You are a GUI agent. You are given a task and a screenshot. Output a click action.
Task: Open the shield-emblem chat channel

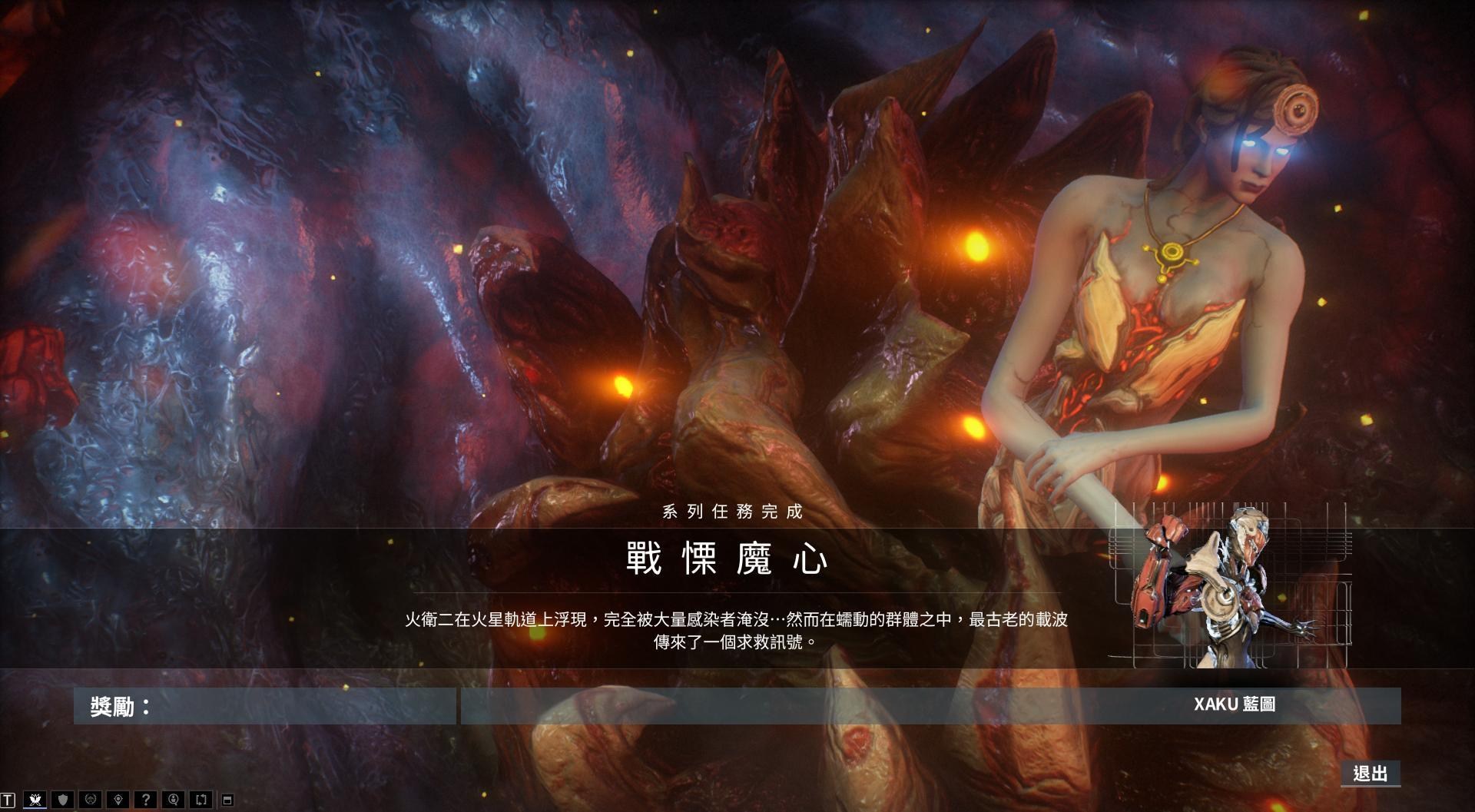63,799
